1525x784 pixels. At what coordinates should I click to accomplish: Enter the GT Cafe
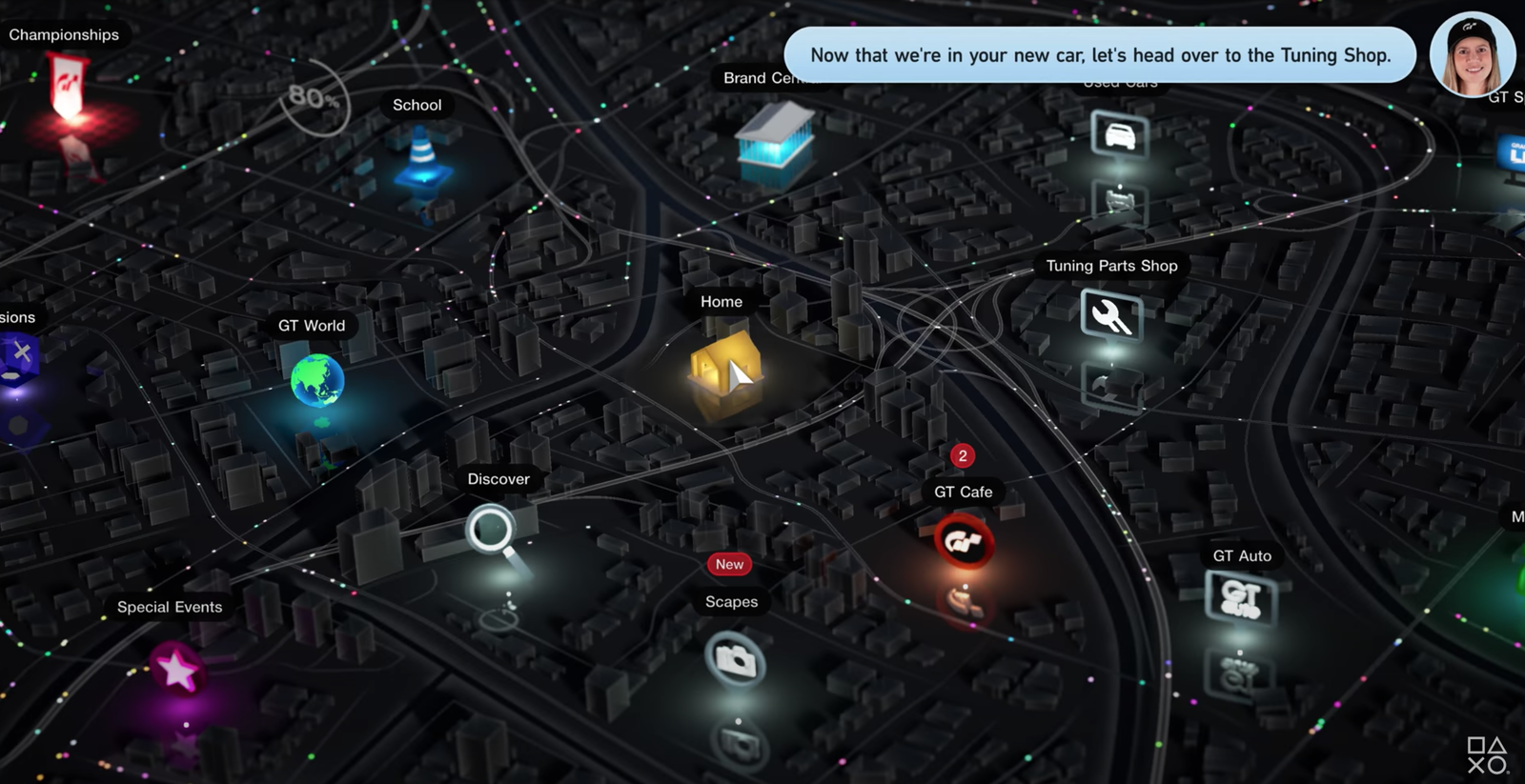point(964,541)
